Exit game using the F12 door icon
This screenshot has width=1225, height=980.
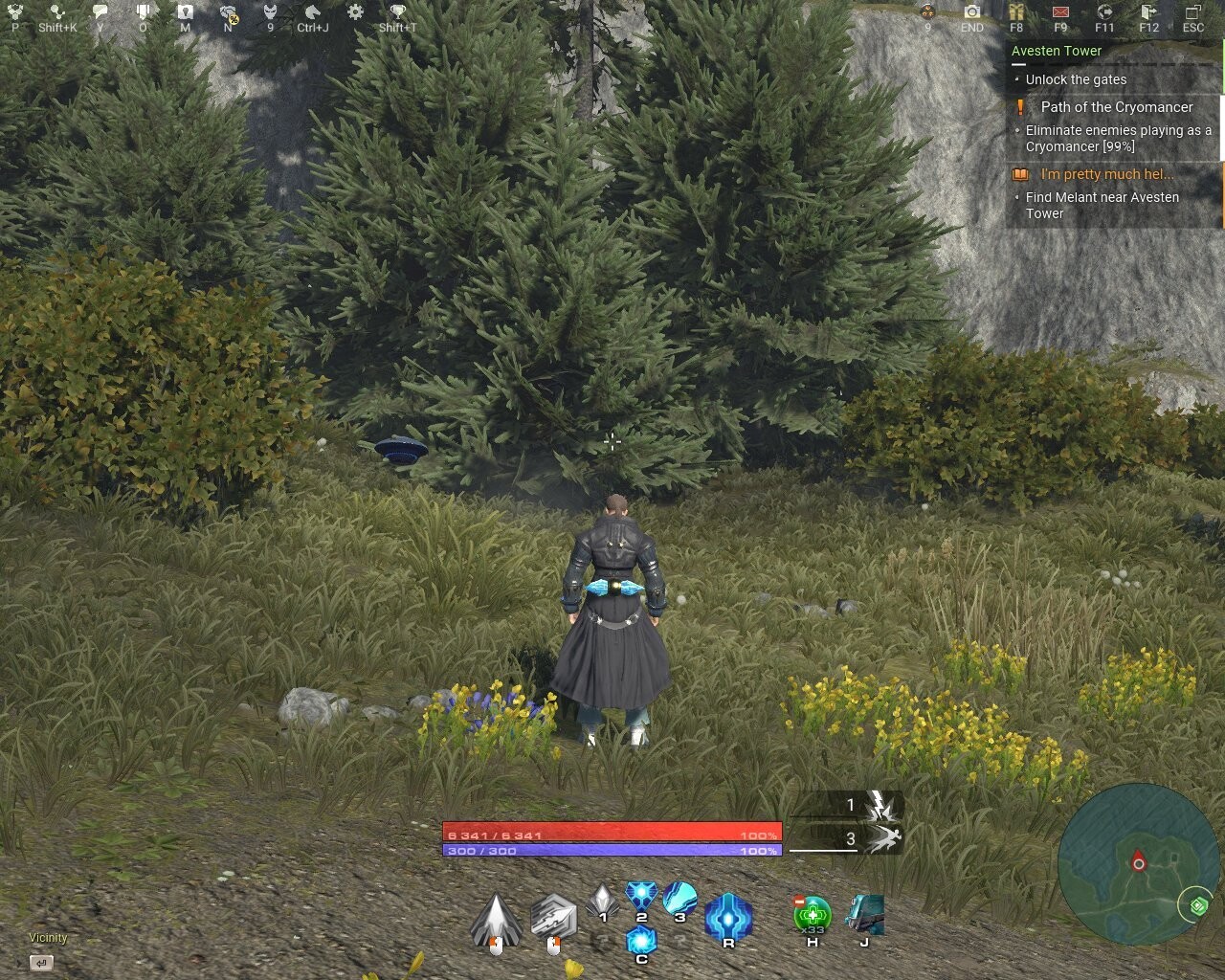(x=1147, y=13)
